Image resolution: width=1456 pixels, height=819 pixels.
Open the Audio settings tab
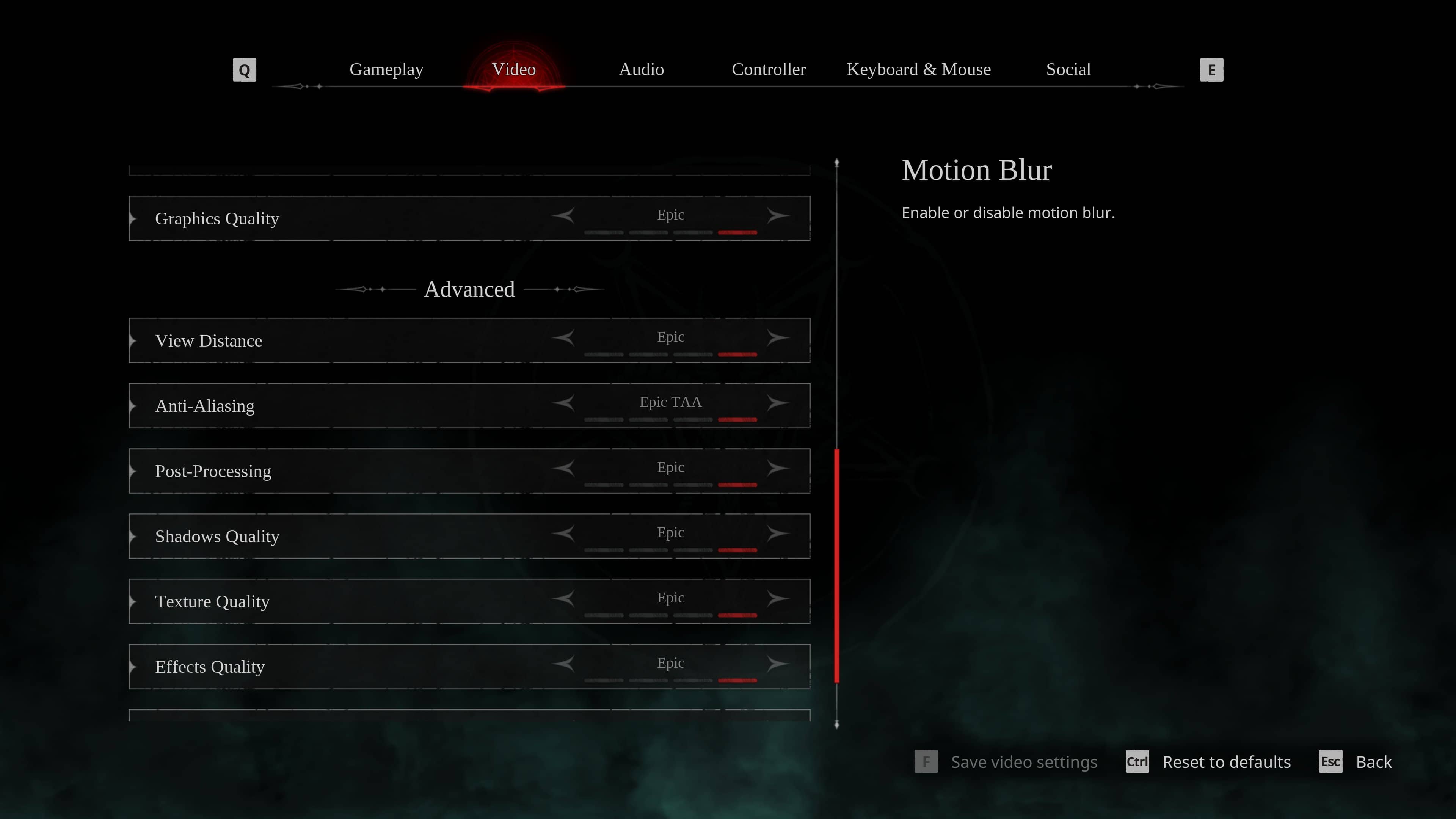pos(641,69)
